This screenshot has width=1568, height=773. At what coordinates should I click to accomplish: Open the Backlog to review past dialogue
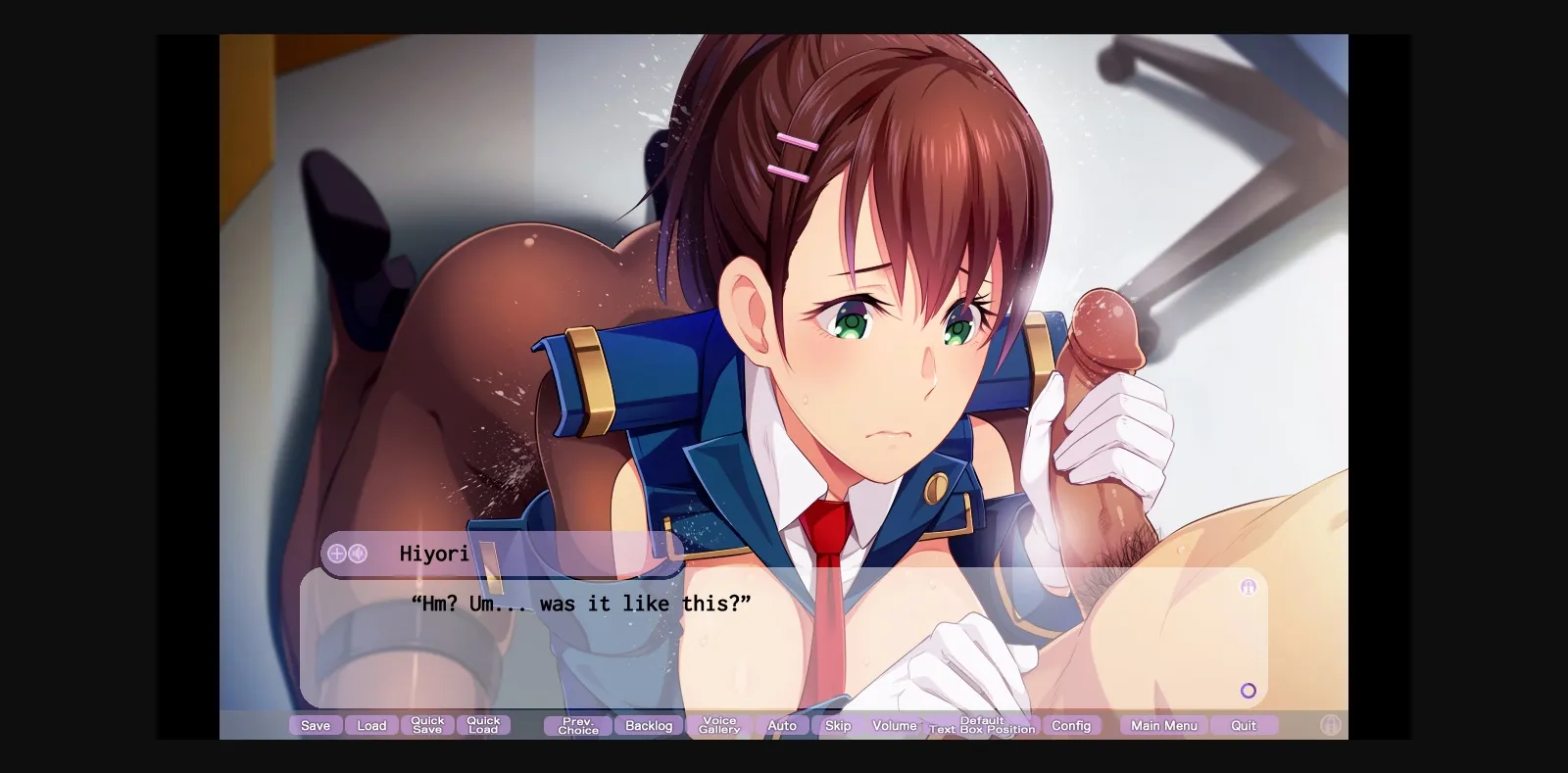coord(648,725)
